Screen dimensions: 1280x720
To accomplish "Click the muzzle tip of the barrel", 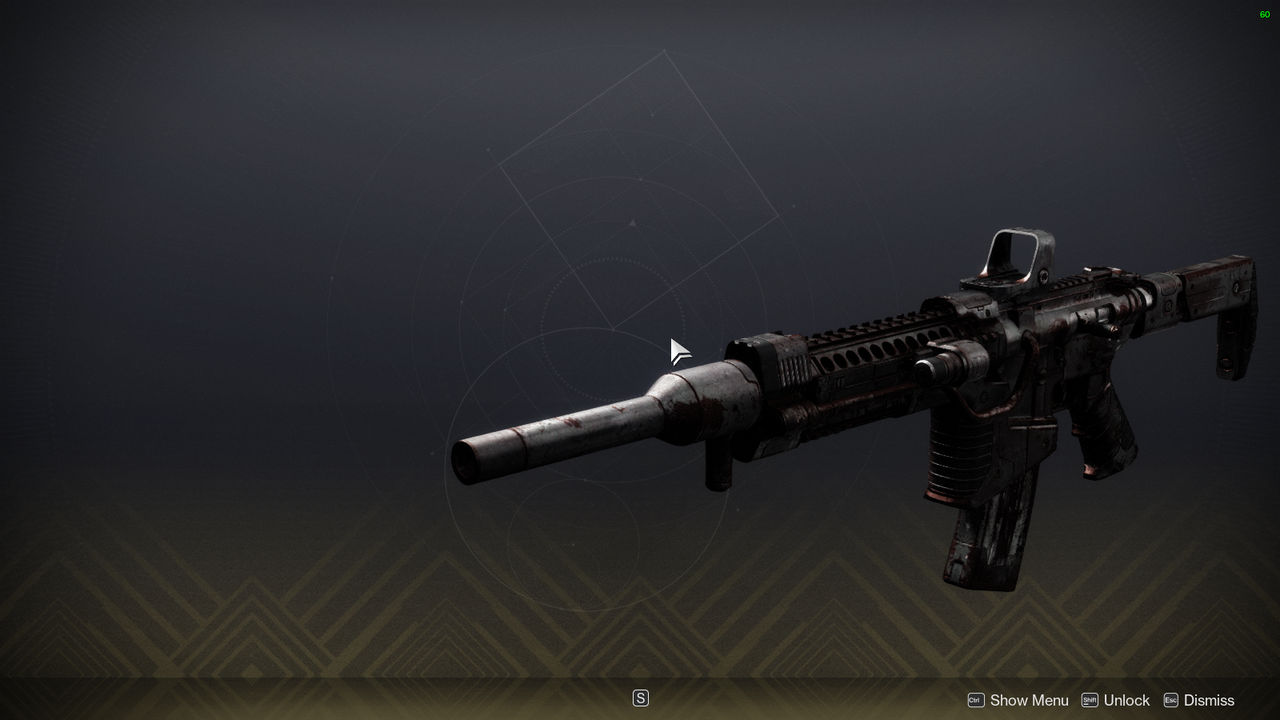I will pos(465,460).
